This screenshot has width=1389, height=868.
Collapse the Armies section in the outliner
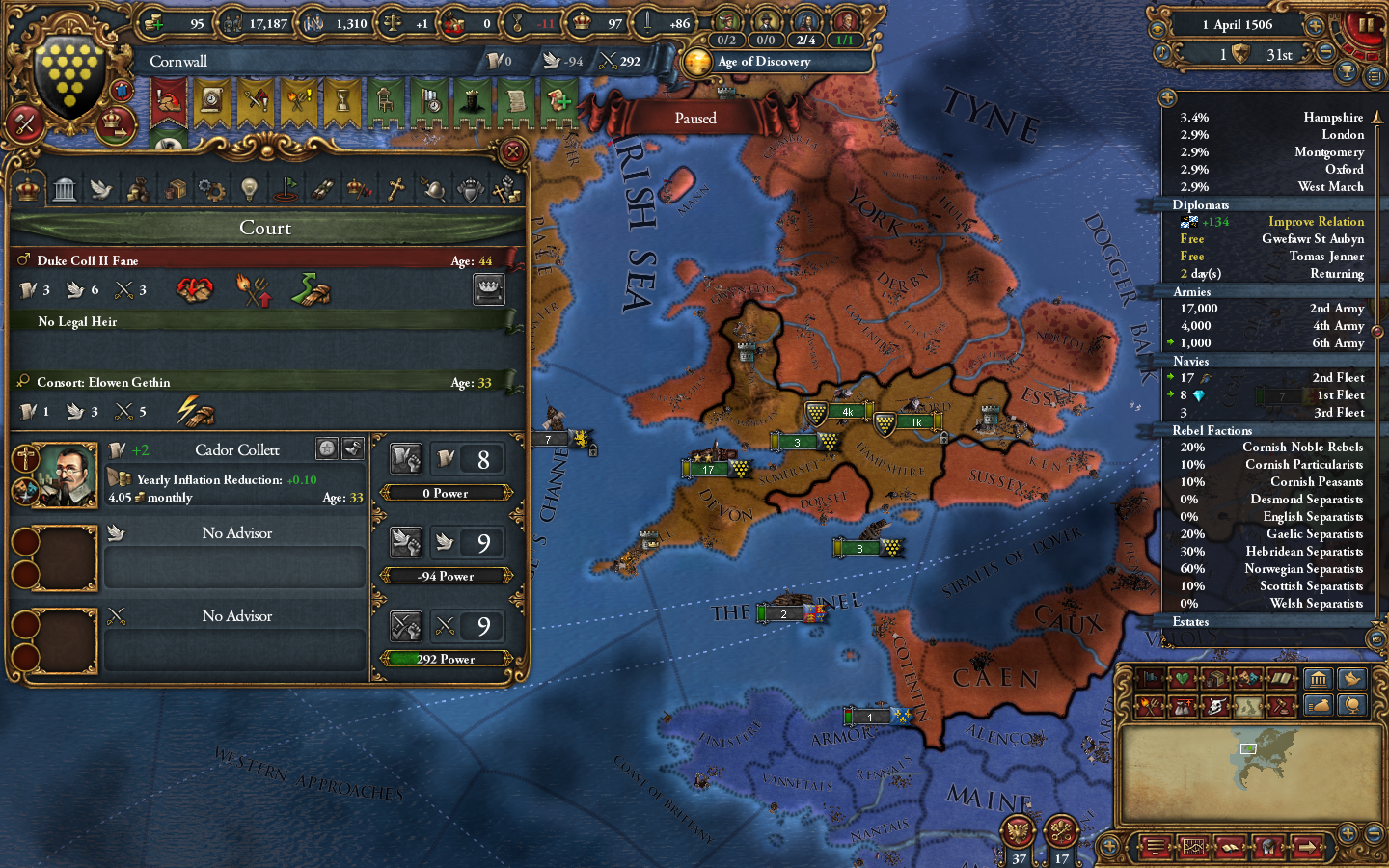click(x=1192, y=291)
